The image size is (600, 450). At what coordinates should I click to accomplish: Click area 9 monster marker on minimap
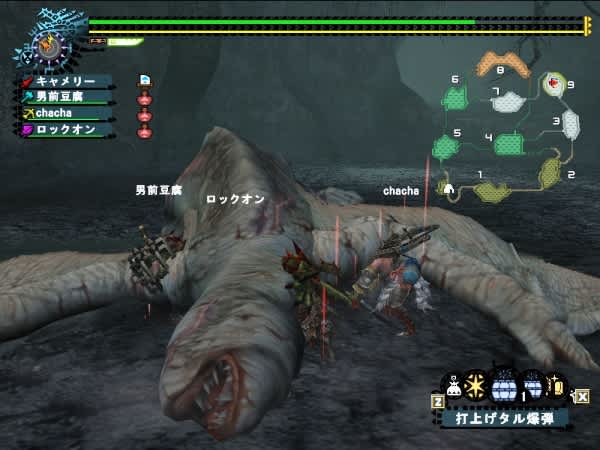click(x=555, y=84)
